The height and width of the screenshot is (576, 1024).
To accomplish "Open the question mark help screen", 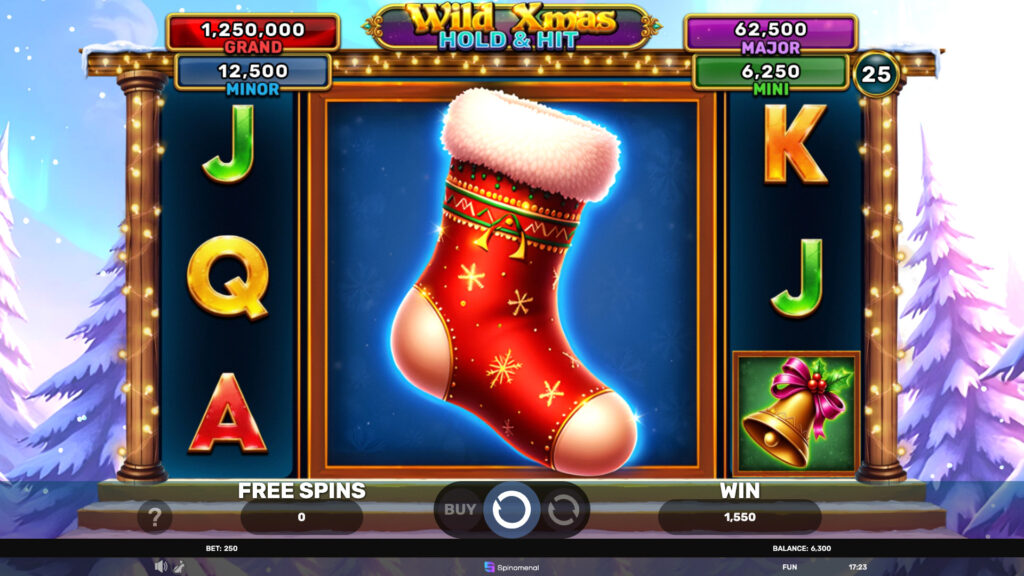I will (155, 516).
